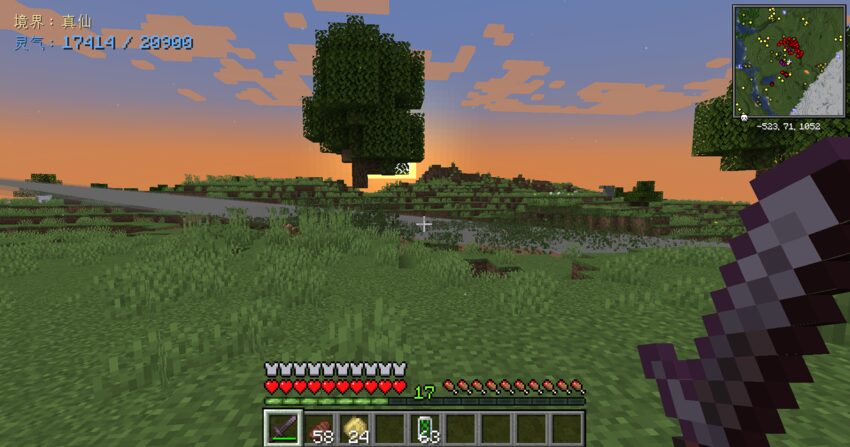The height and width of the screenshot is (447, 850).
Task: Click the minimap in the corner
Action: [x=789, y=60]
